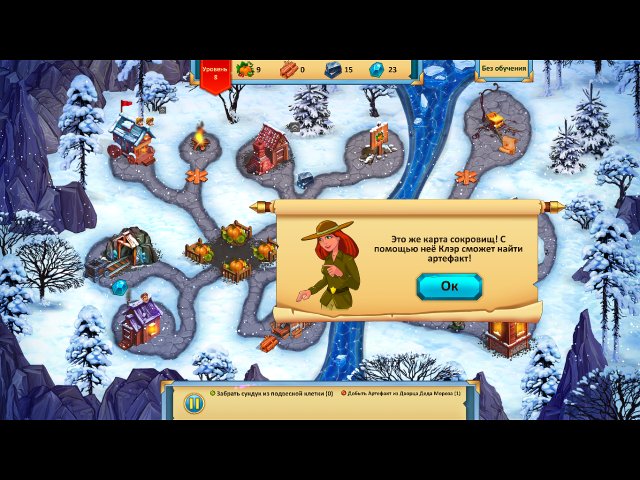
Task: Select the Ded Moroz palace artifact objective
Action: [x=402, y=393]
